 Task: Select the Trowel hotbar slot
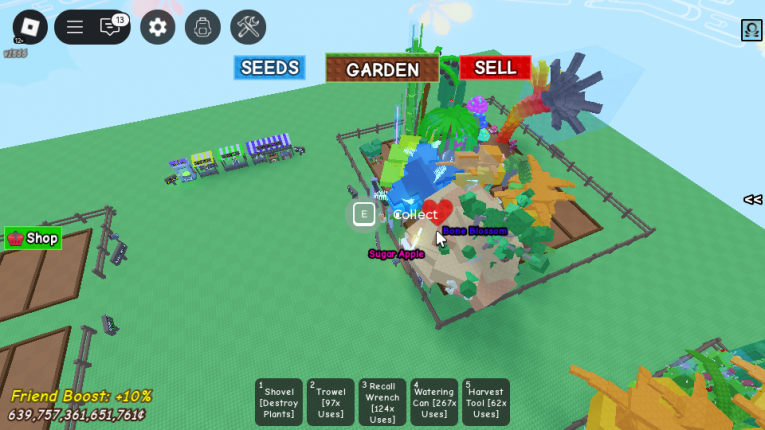click(x=331, y=402)
